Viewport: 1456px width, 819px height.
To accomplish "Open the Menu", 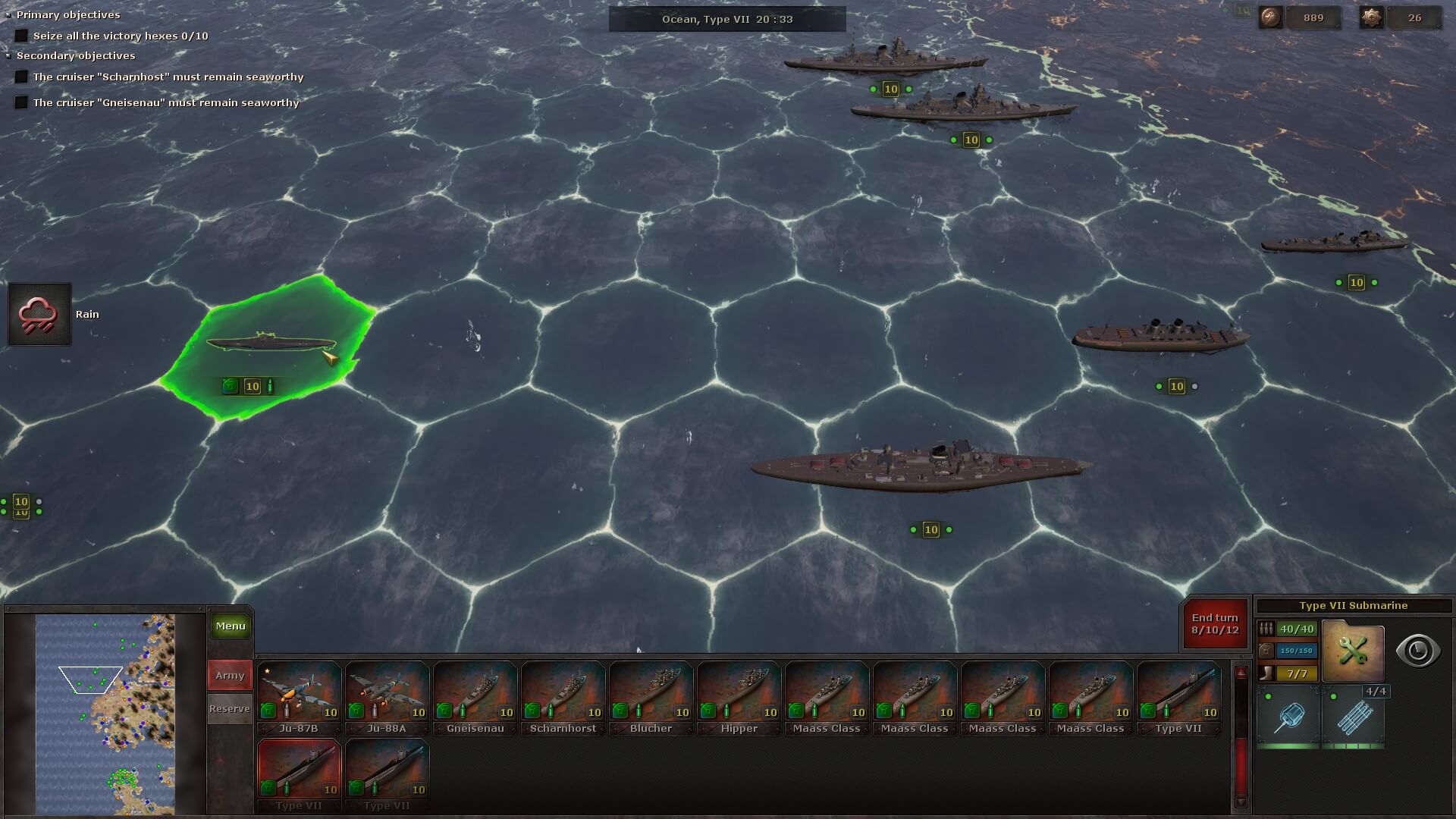I will 230,626.
